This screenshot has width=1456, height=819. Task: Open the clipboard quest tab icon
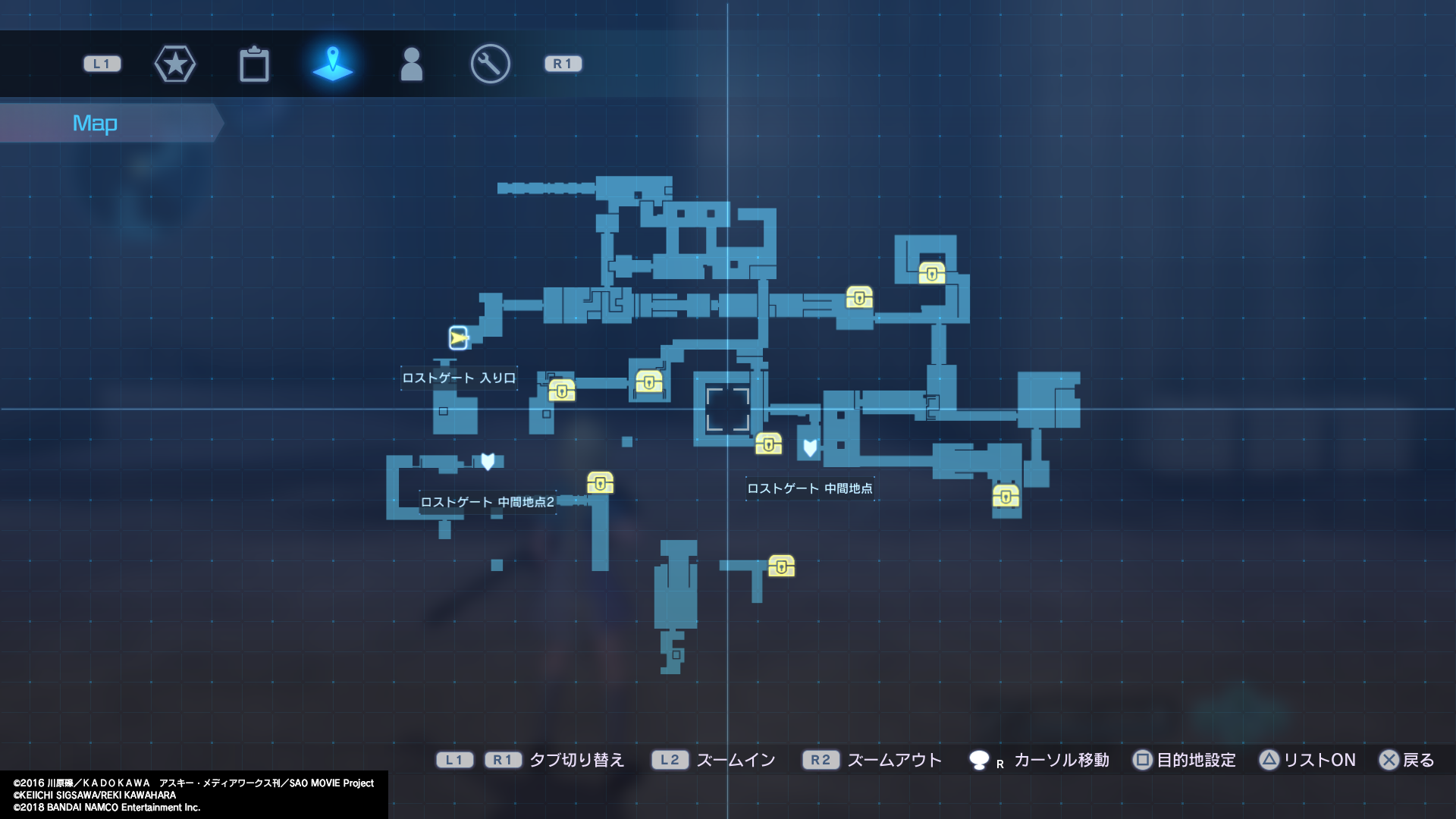point(254,64)
